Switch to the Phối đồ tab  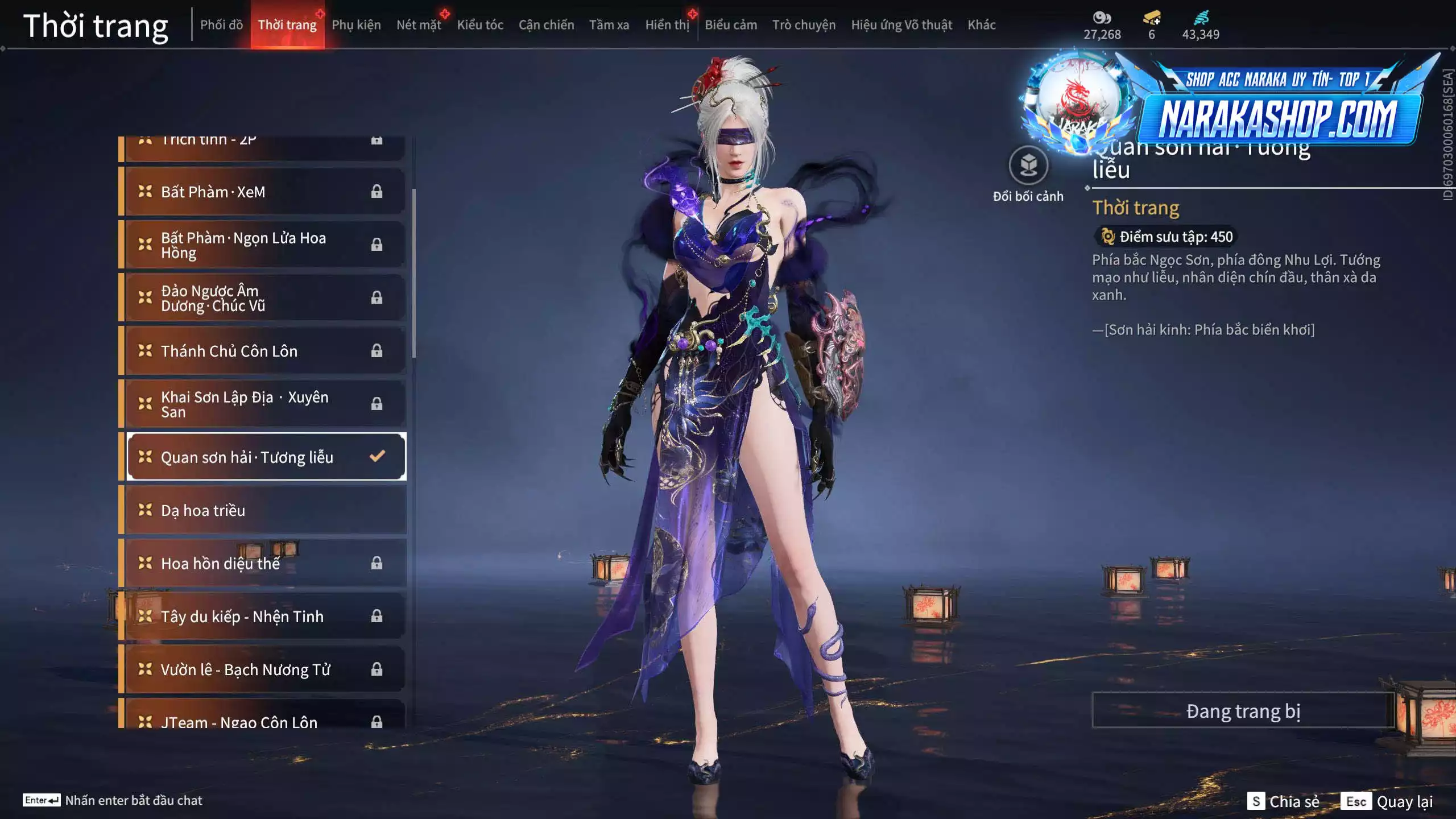point(221,25)
